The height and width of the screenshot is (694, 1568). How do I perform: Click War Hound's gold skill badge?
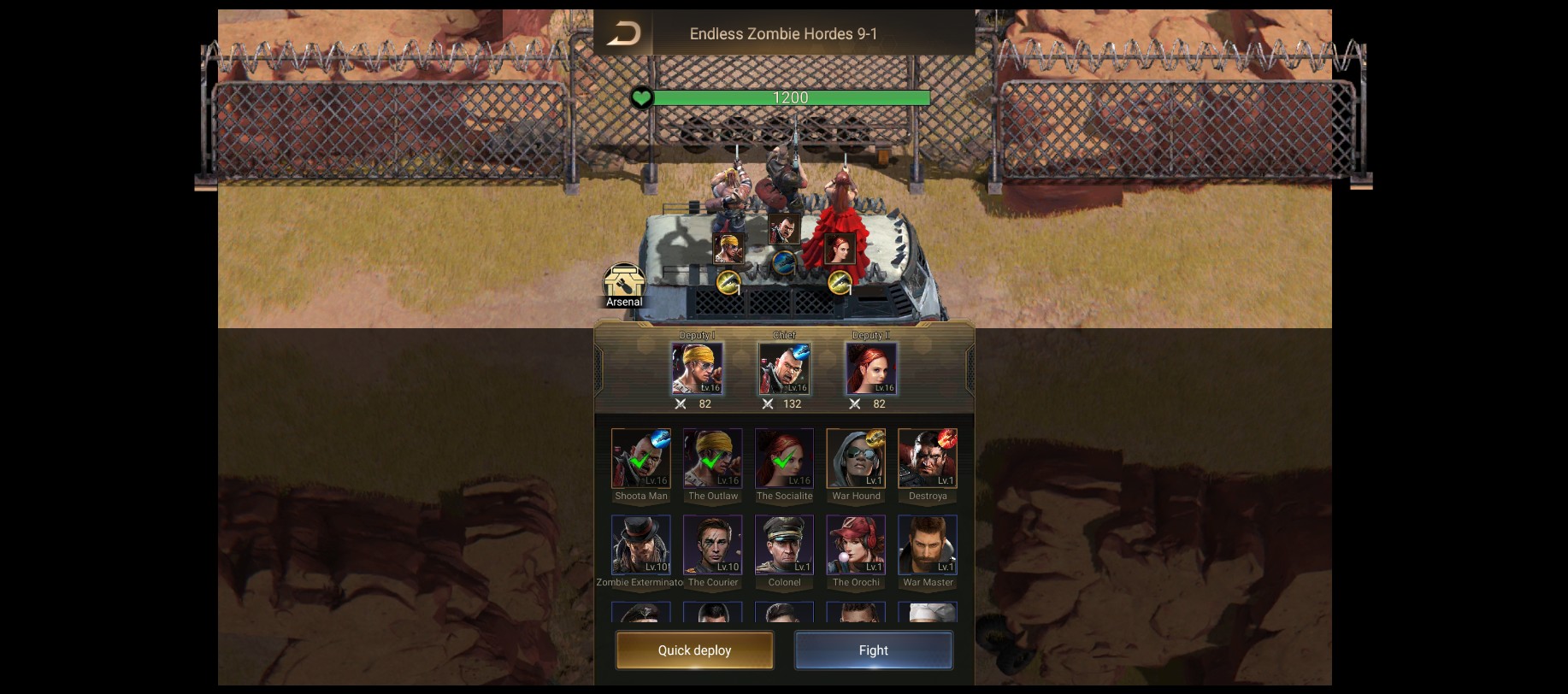875,437
